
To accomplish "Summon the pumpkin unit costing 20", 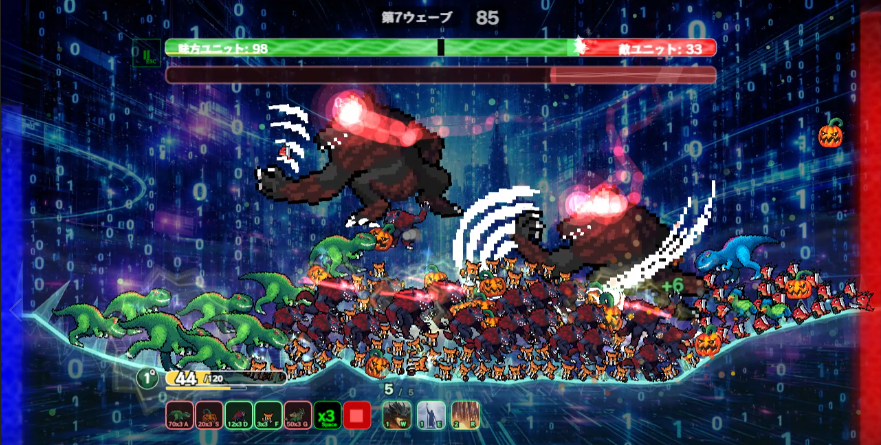I will [210, 415].
